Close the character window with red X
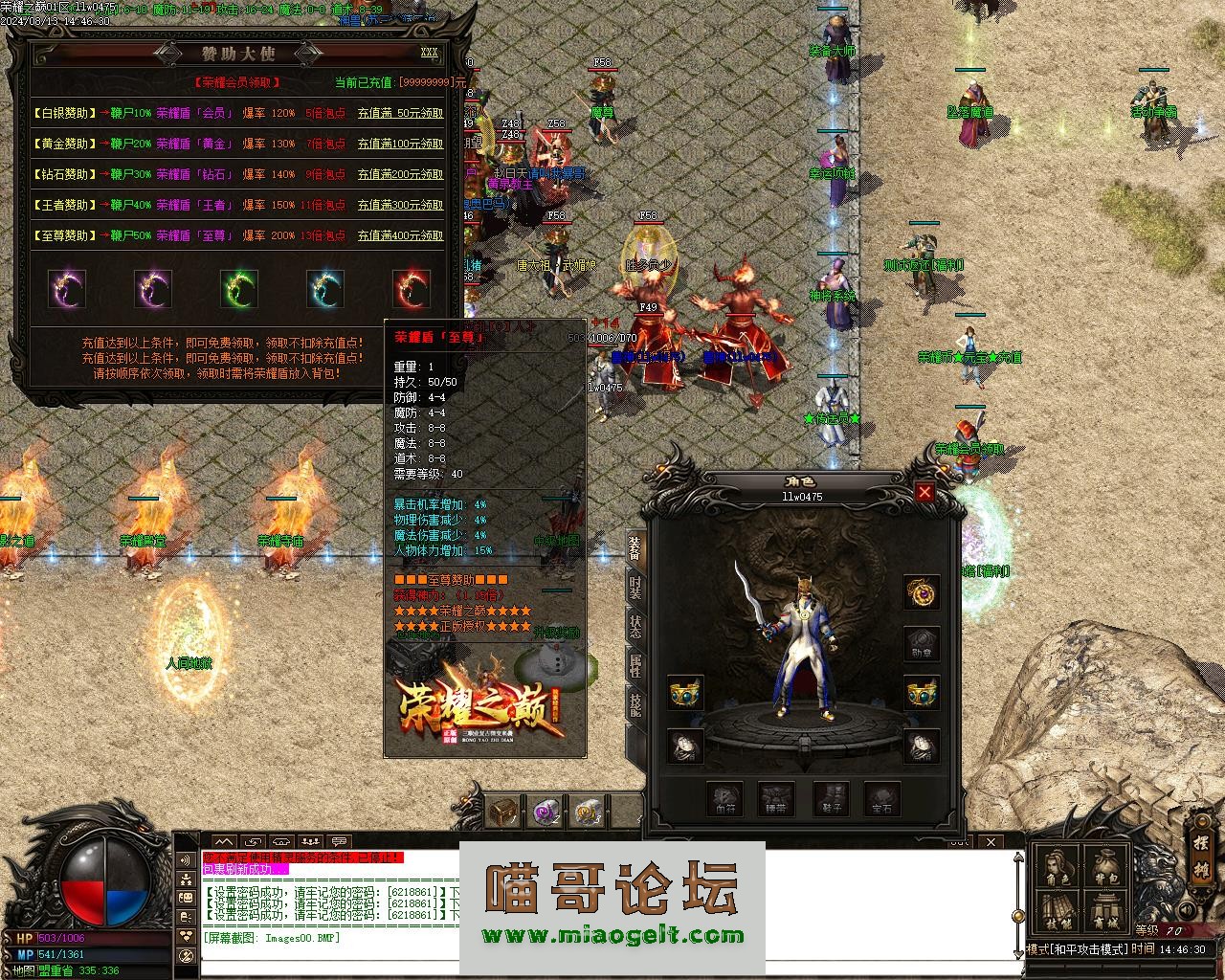 pos(924,493)
